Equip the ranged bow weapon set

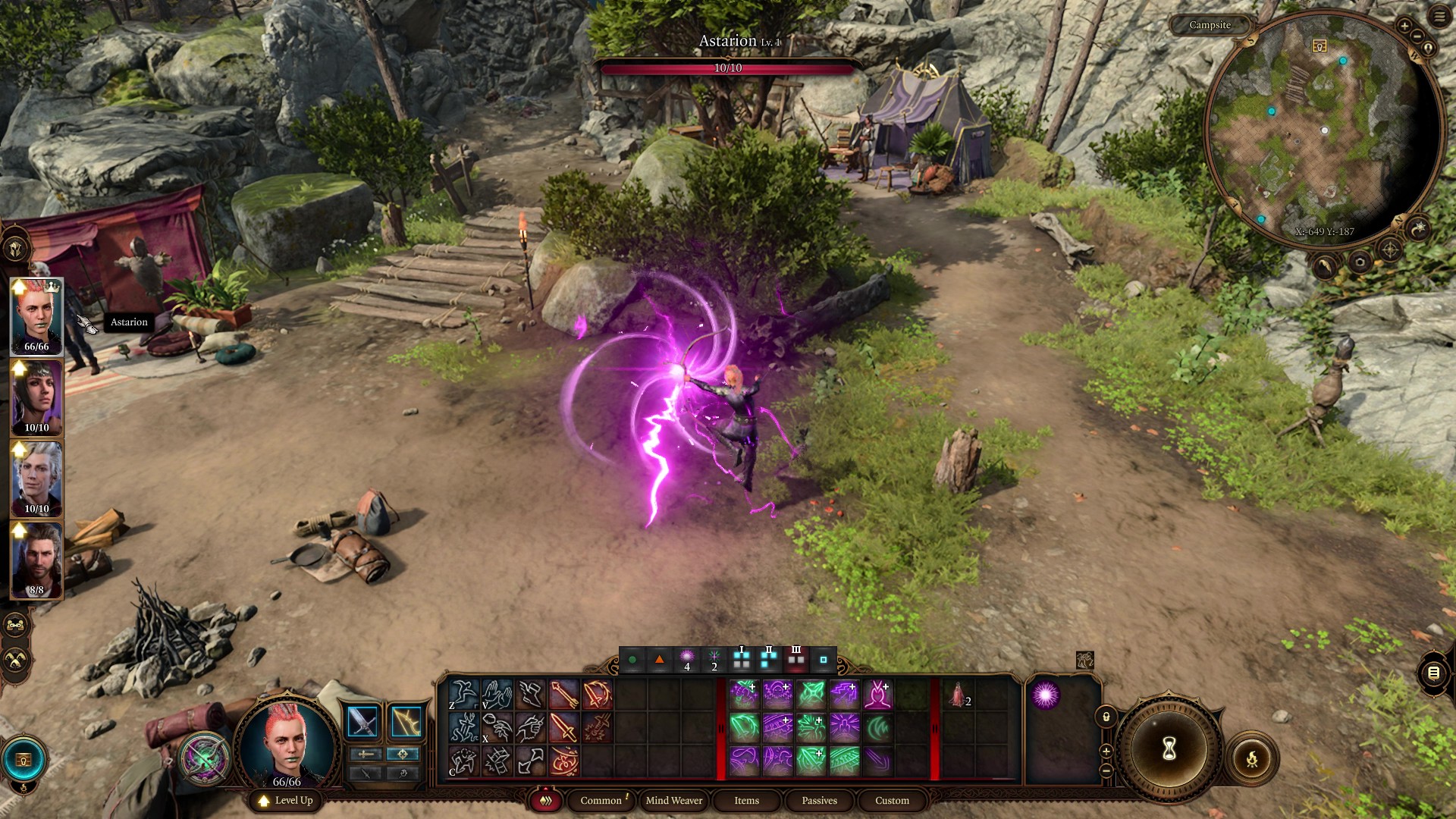click(406, 721)
